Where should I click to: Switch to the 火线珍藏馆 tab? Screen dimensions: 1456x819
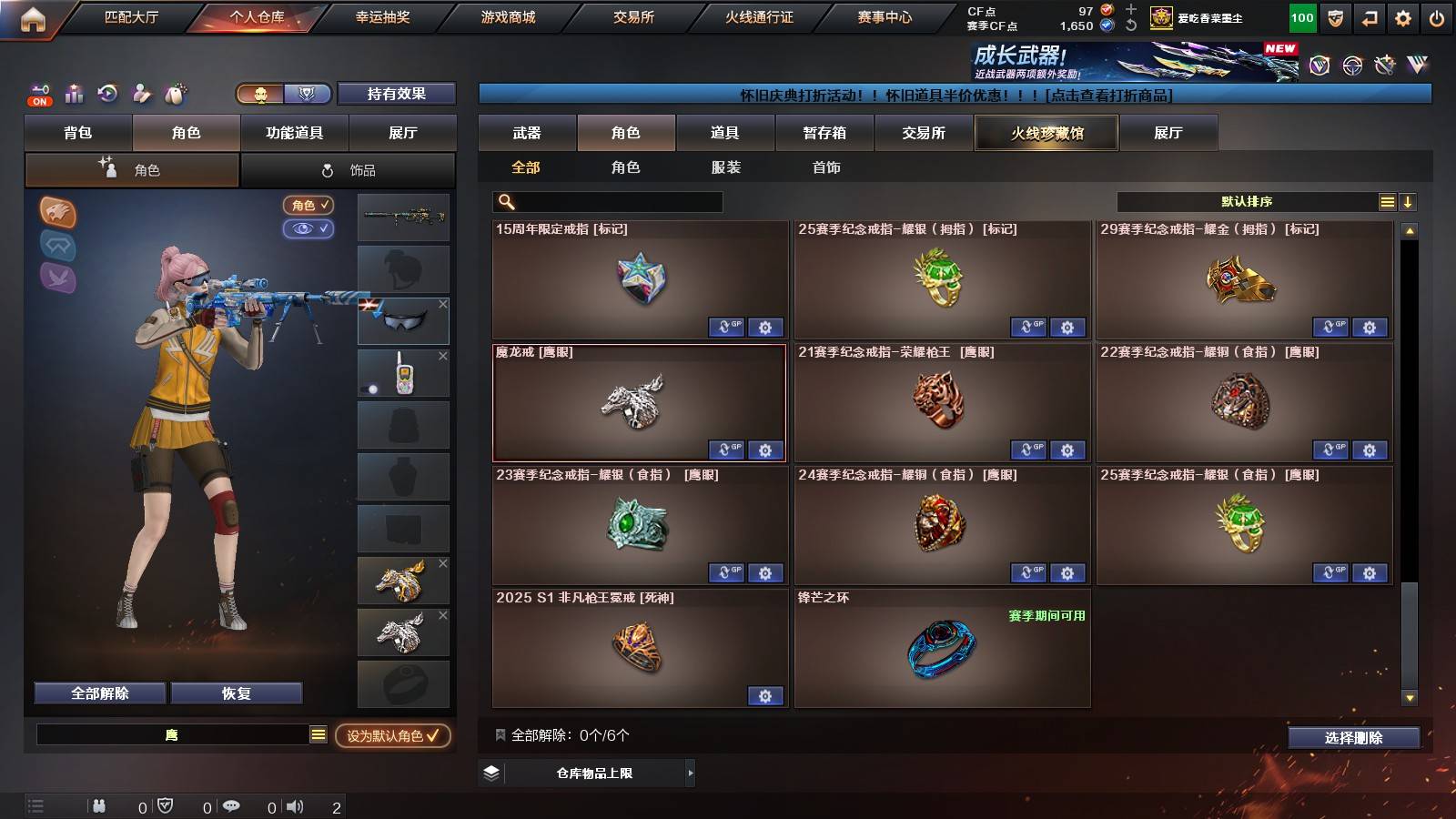tap(1046, 133)
